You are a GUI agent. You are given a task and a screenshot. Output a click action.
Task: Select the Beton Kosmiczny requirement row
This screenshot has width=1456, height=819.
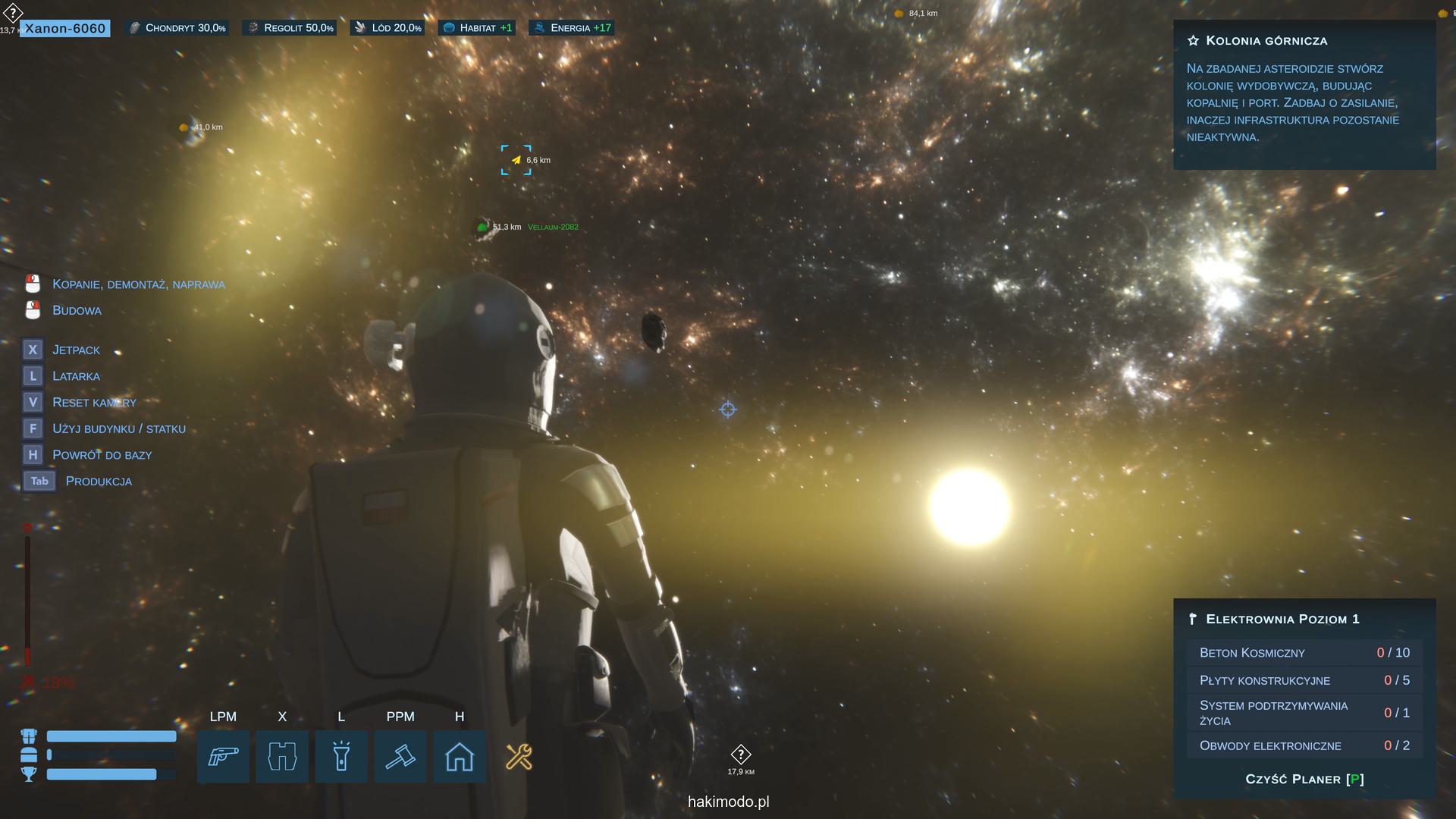(1304, 652)
